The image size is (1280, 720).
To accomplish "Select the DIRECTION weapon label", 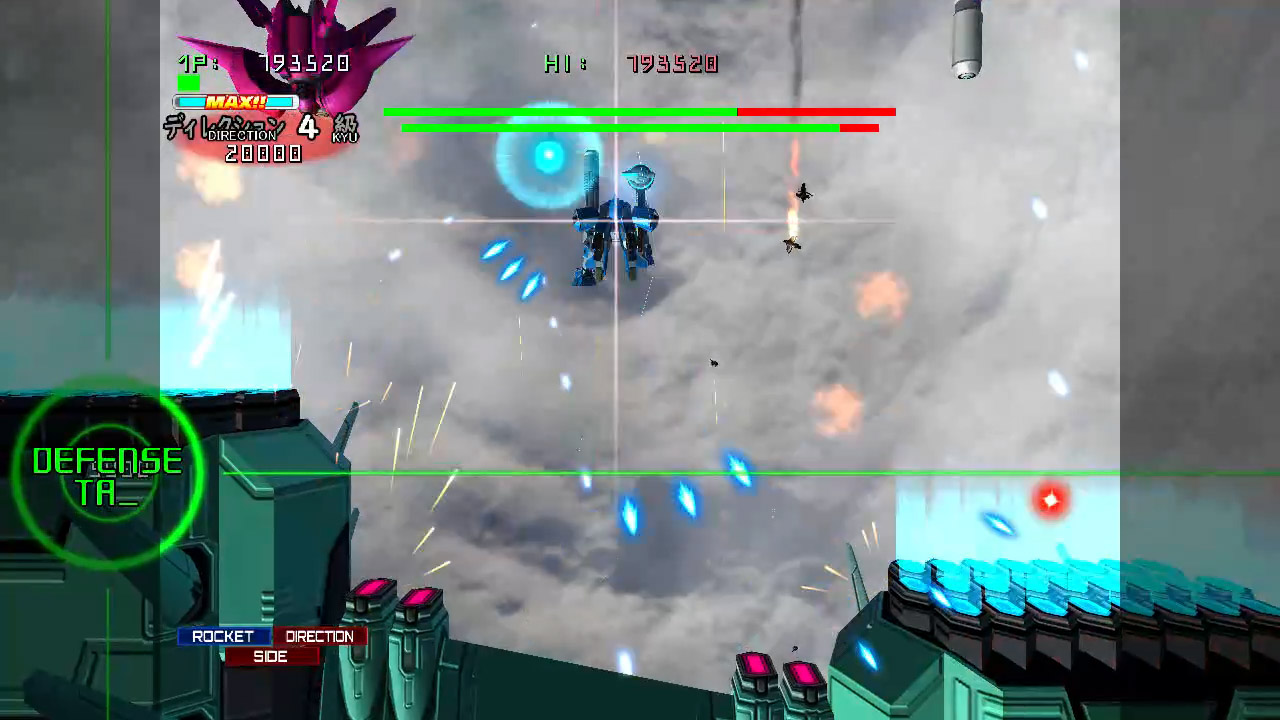I will [x=321, y=636].
